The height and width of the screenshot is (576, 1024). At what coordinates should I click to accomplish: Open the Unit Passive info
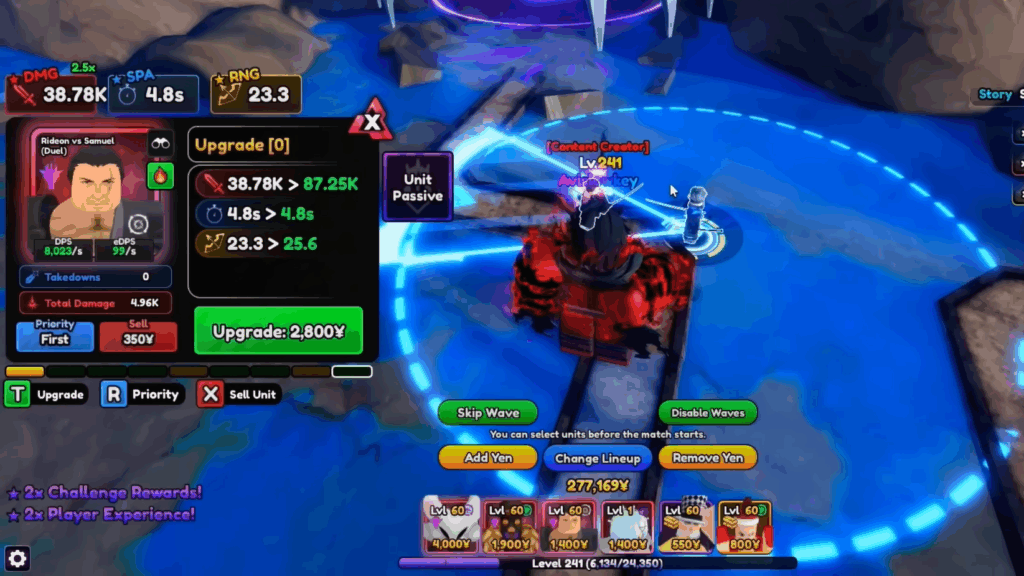(417, 187)
